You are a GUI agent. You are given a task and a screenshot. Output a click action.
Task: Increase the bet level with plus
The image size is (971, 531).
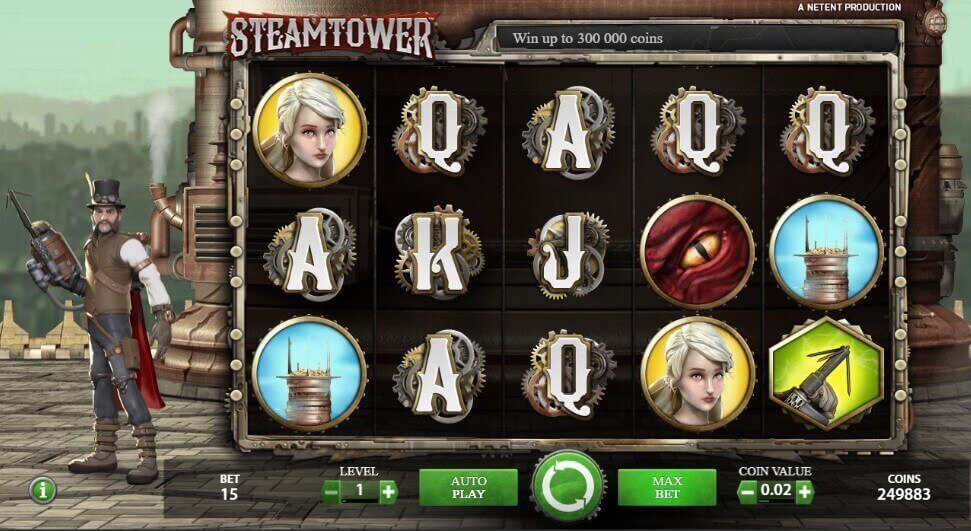[388, 491]
